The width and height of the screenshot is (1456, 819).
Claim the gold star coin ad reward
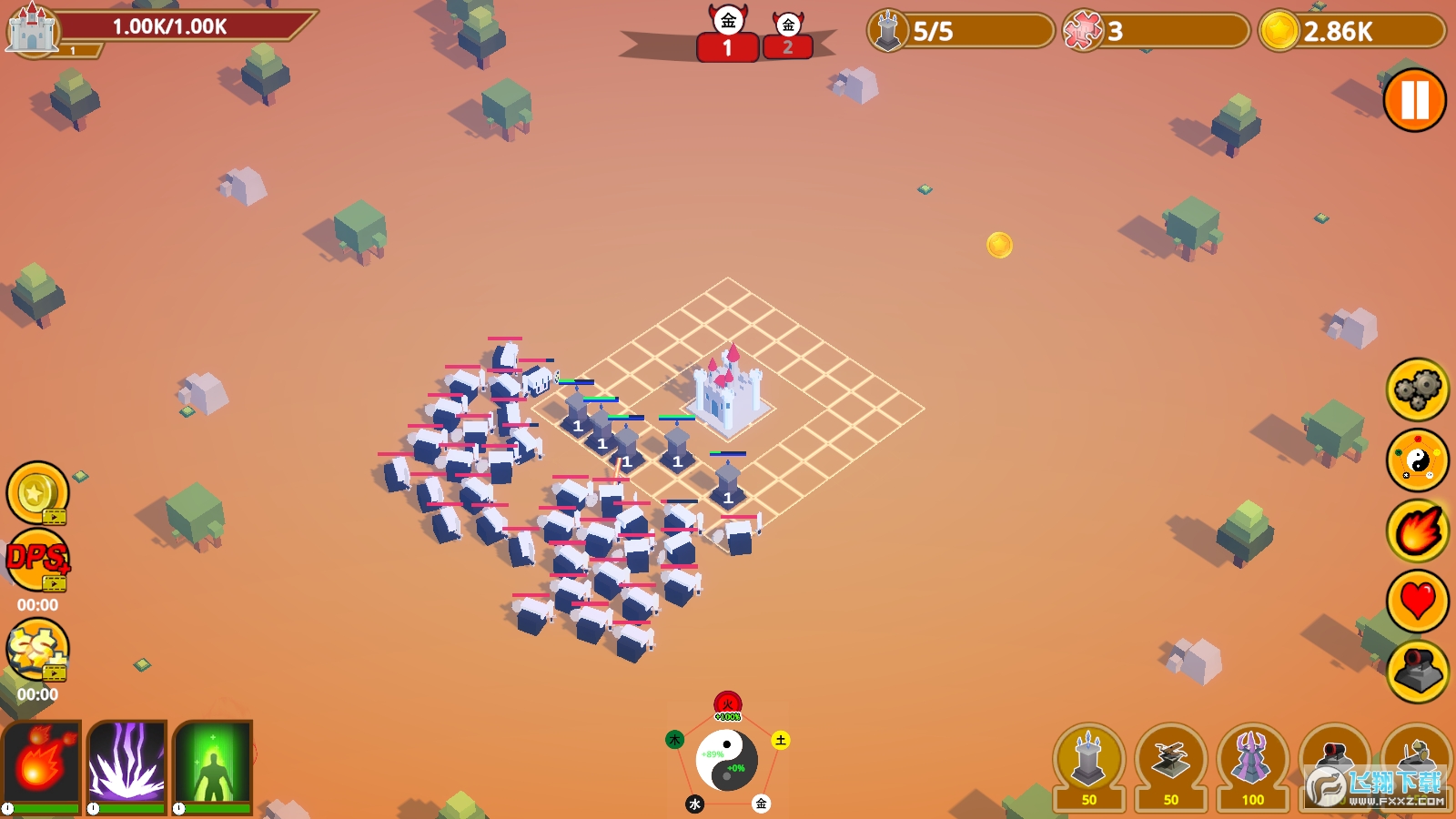37,493
